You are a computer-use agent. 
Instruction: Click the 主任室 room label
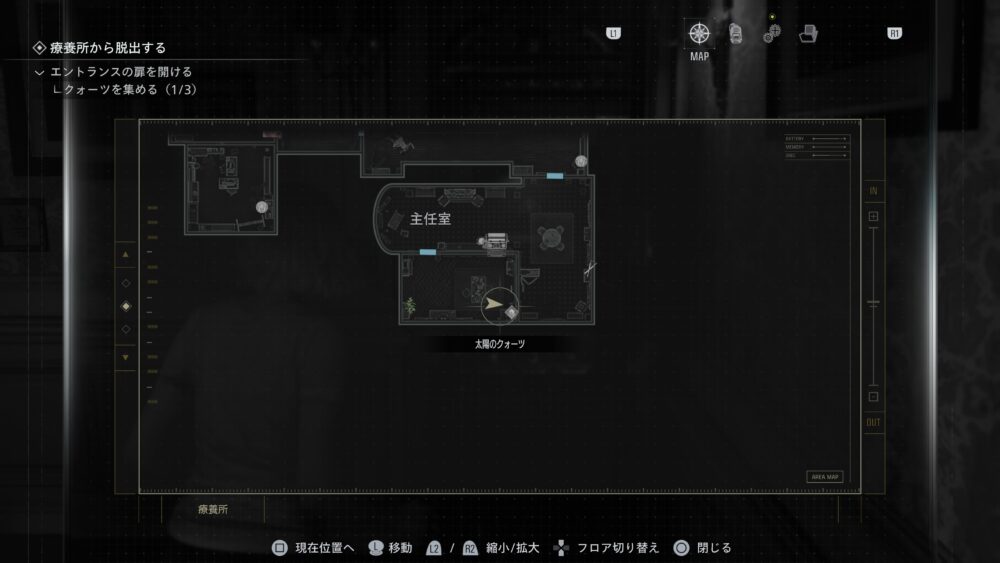(430, 219)
